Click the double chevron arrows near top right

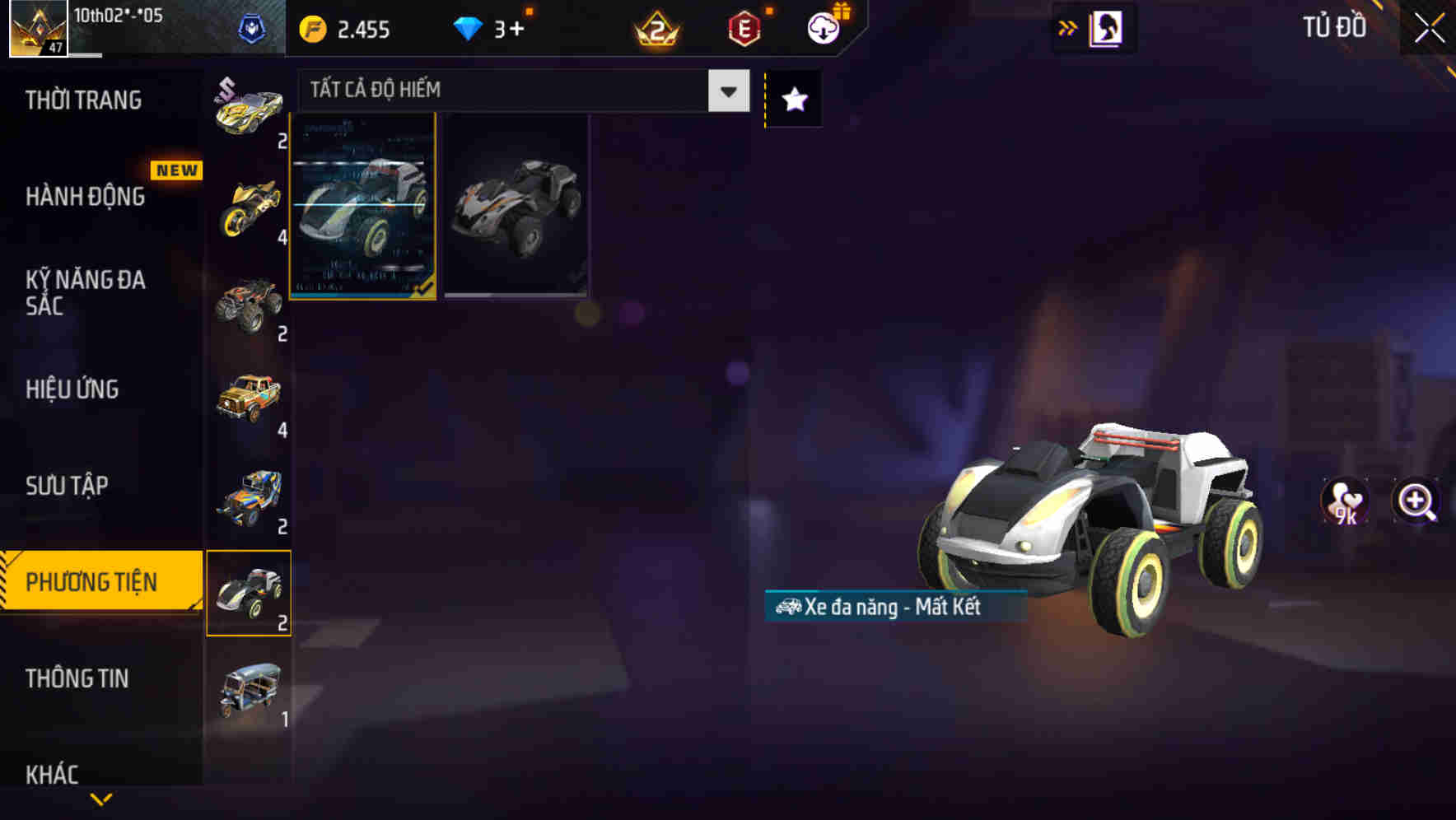pos(1066,26)
